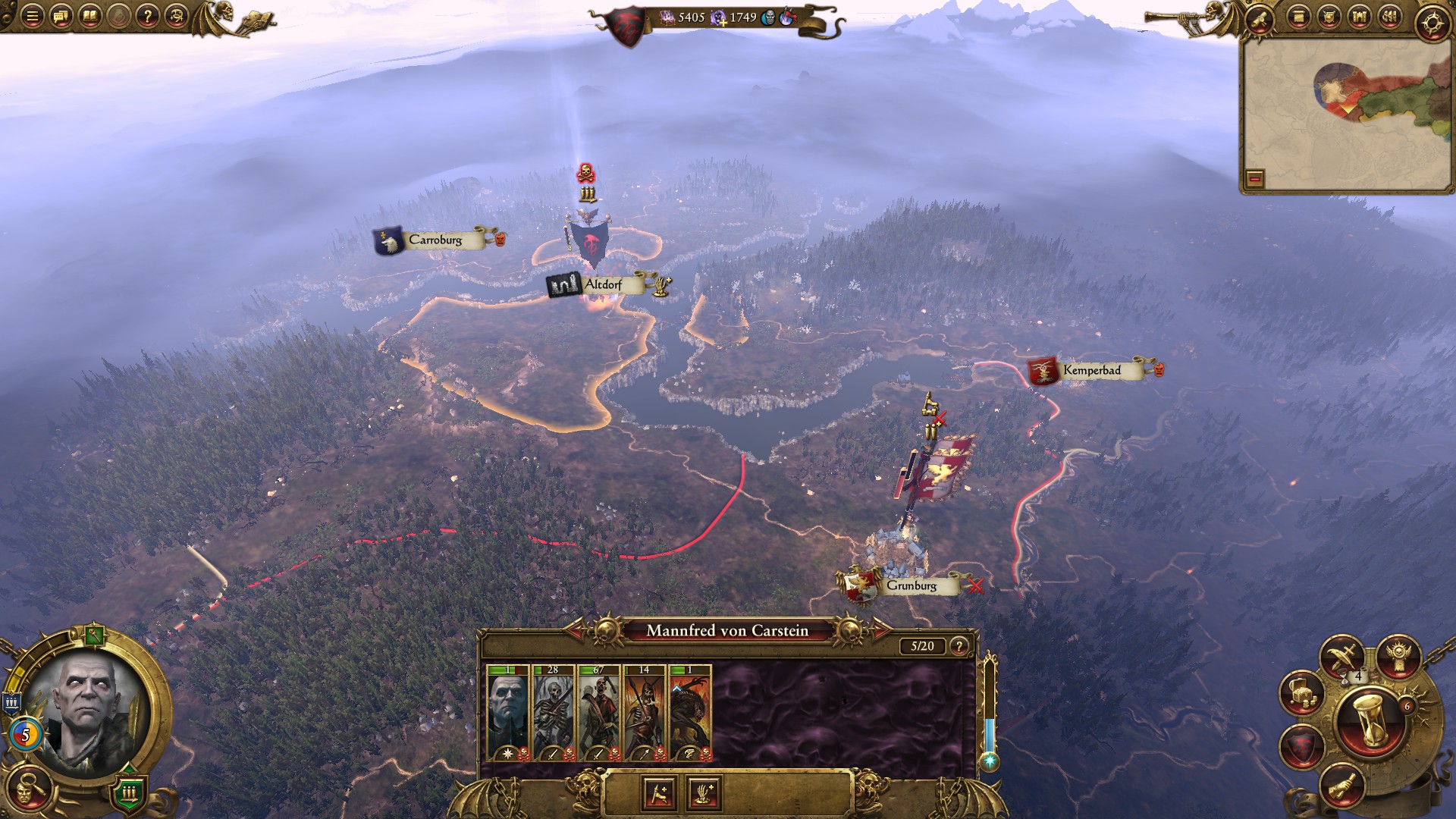Open the main game menu (three lines)
This screenshot has height=819, width=1456.
pos(32,16)
